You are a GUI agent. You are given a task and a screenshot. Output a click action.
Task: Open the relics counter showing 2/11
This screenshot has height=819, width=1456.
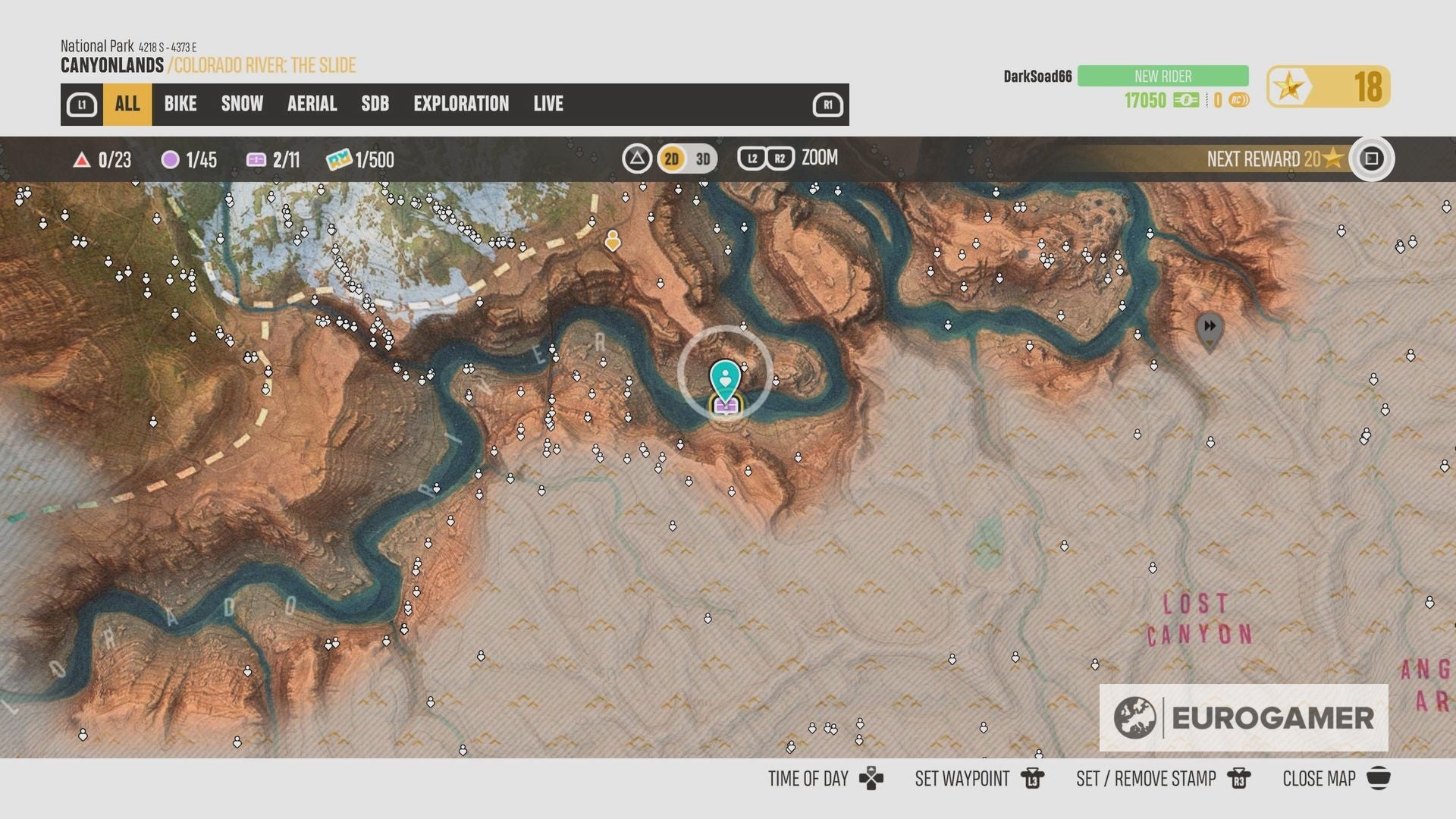pyautogui.click(x=275, y=160)
